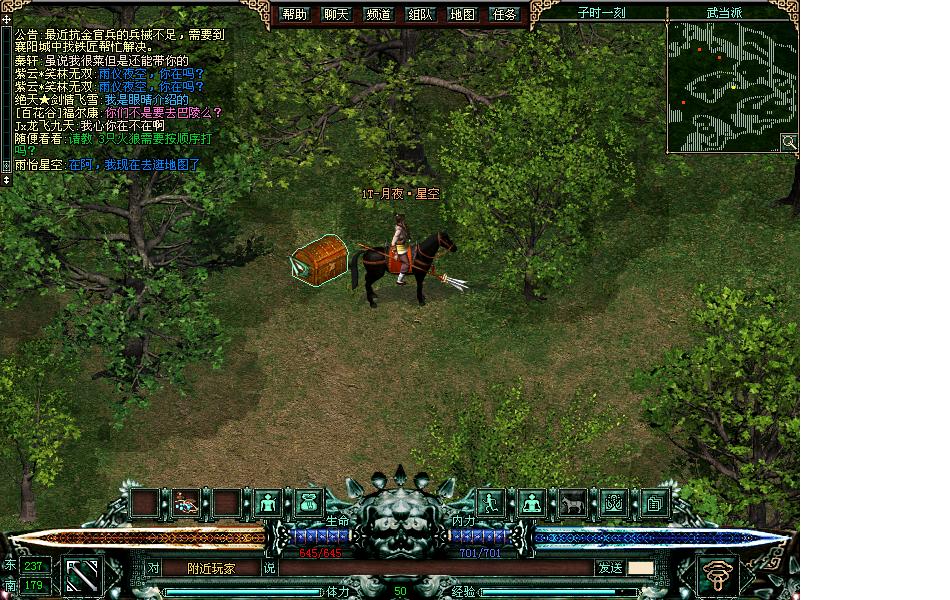
Task: Select the 附近玩家 chat target box
Action: click(x=211, y=568)
